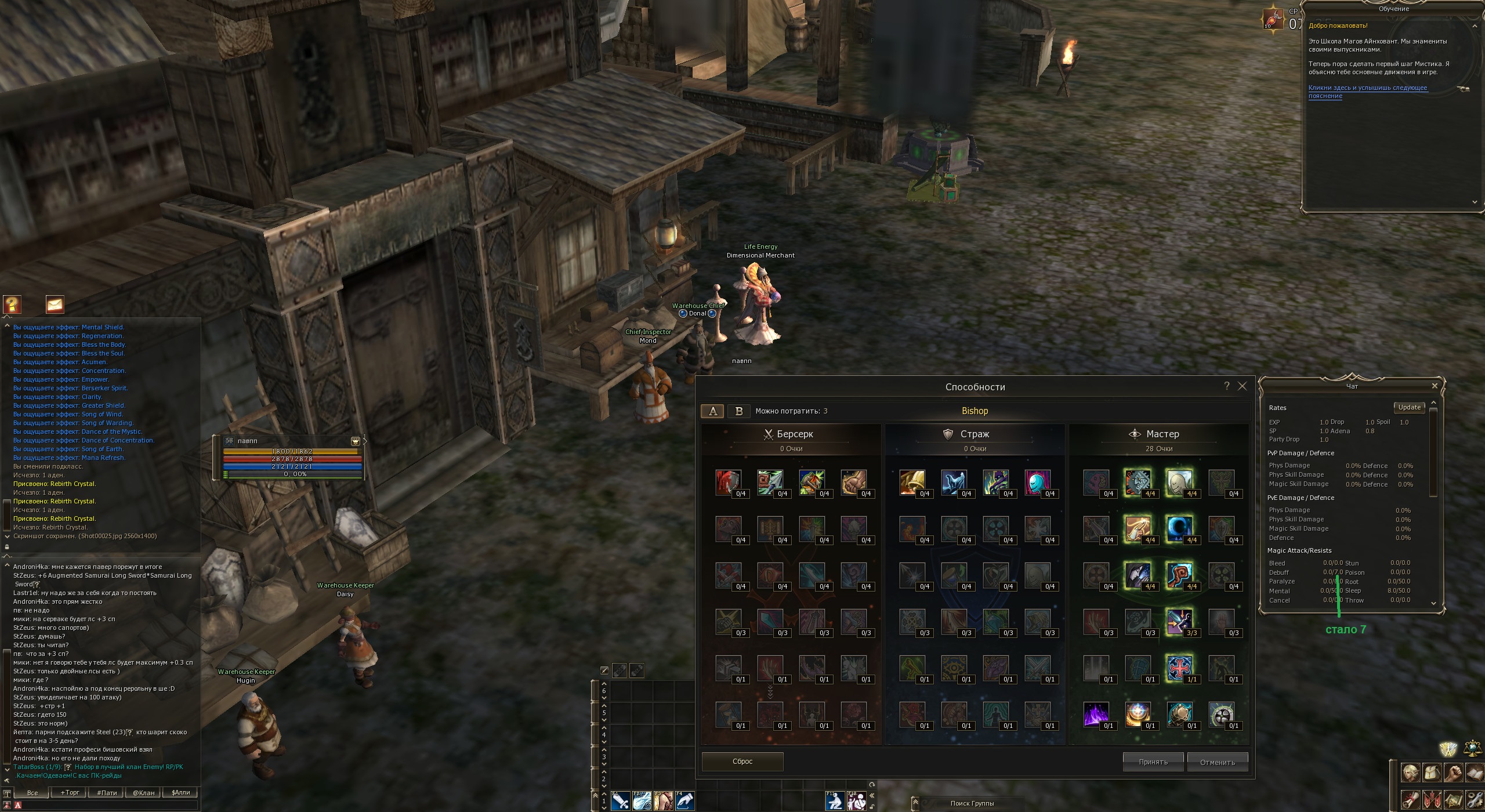1485x812 pixels.
Task: Select ability preset A
Action: [713, 411]
